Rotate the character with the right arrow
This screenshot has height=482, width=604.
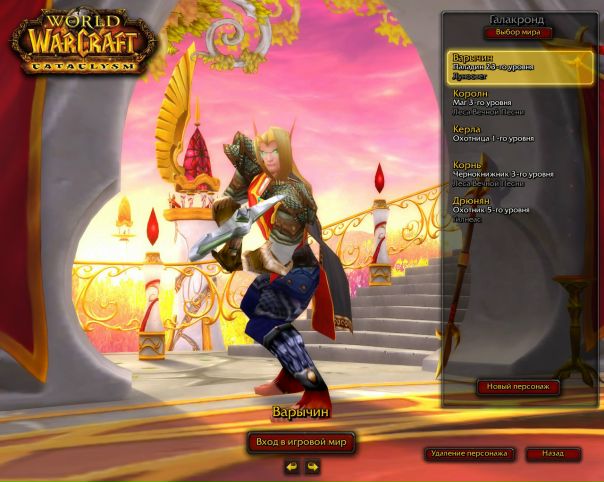coord(312,466)
